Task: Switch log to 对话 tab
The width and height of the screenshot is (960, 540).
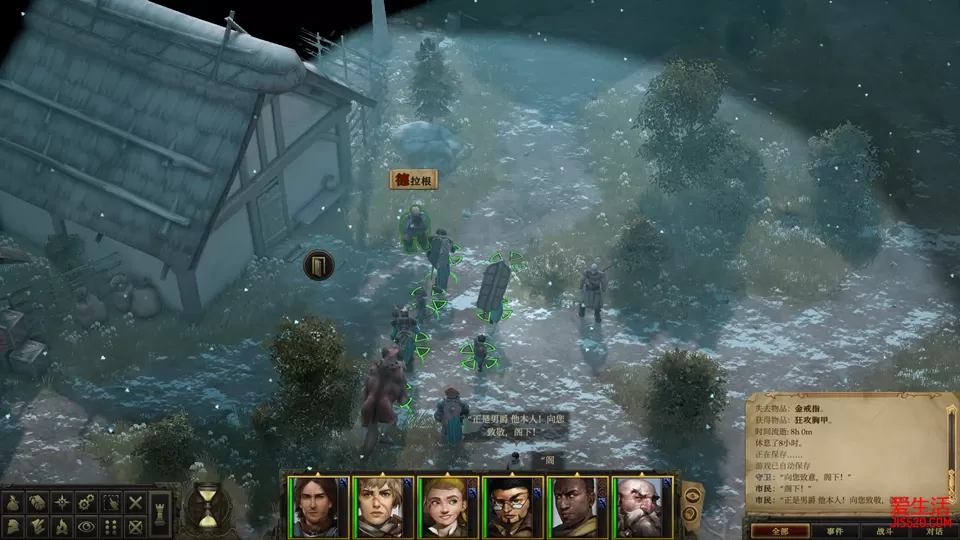Action: (x=933, y=531)
